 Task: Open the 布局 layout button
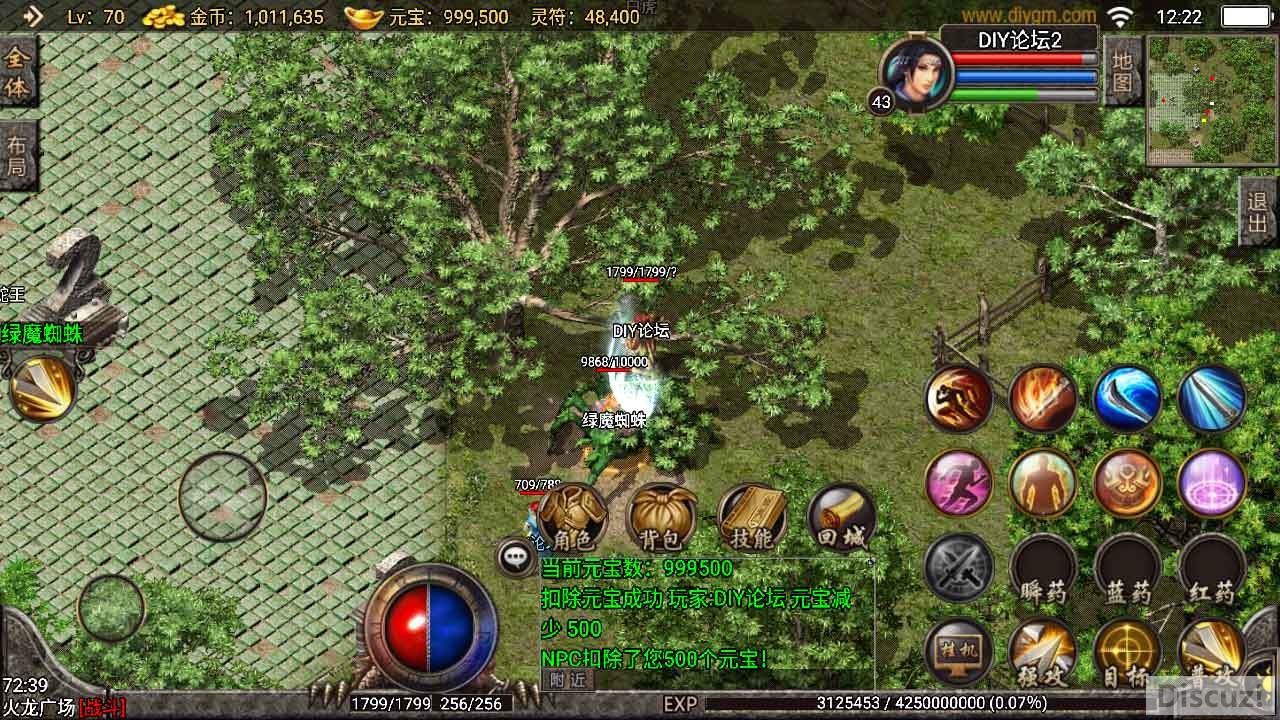[x=17, y=155]
